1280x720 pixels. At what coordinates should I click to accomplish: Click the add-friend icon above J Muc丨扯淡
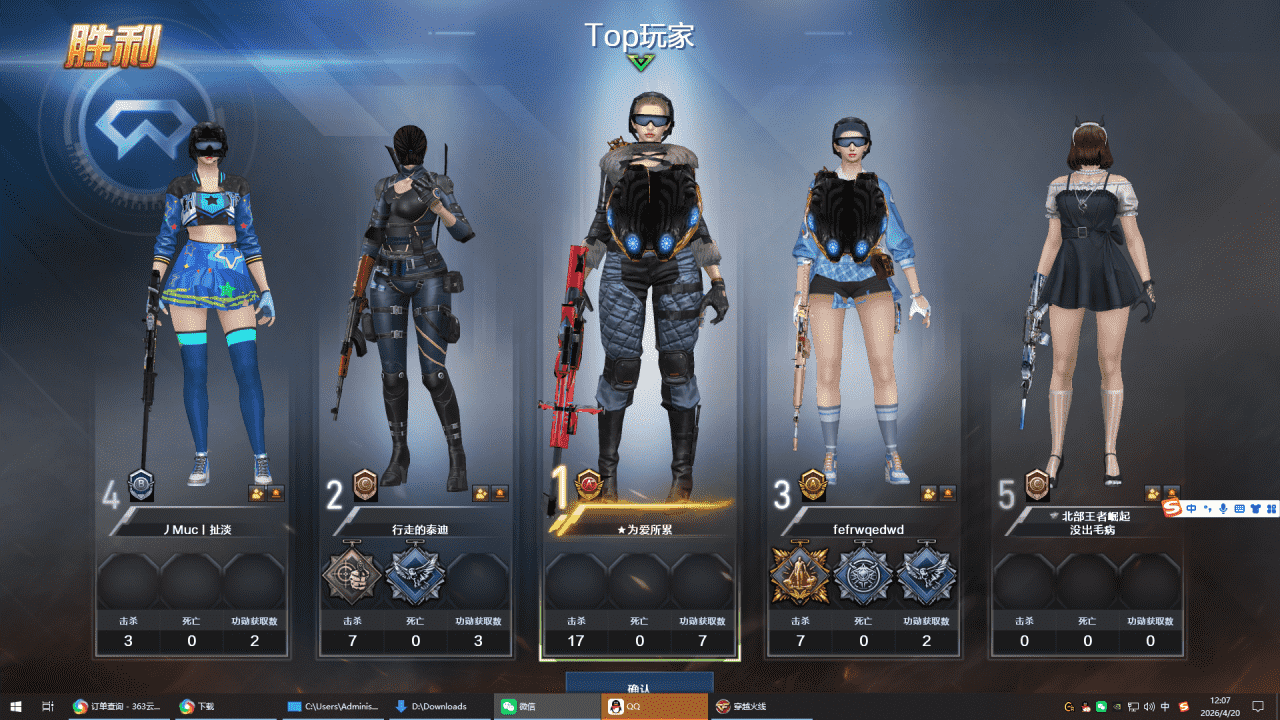tap(258, 493)
